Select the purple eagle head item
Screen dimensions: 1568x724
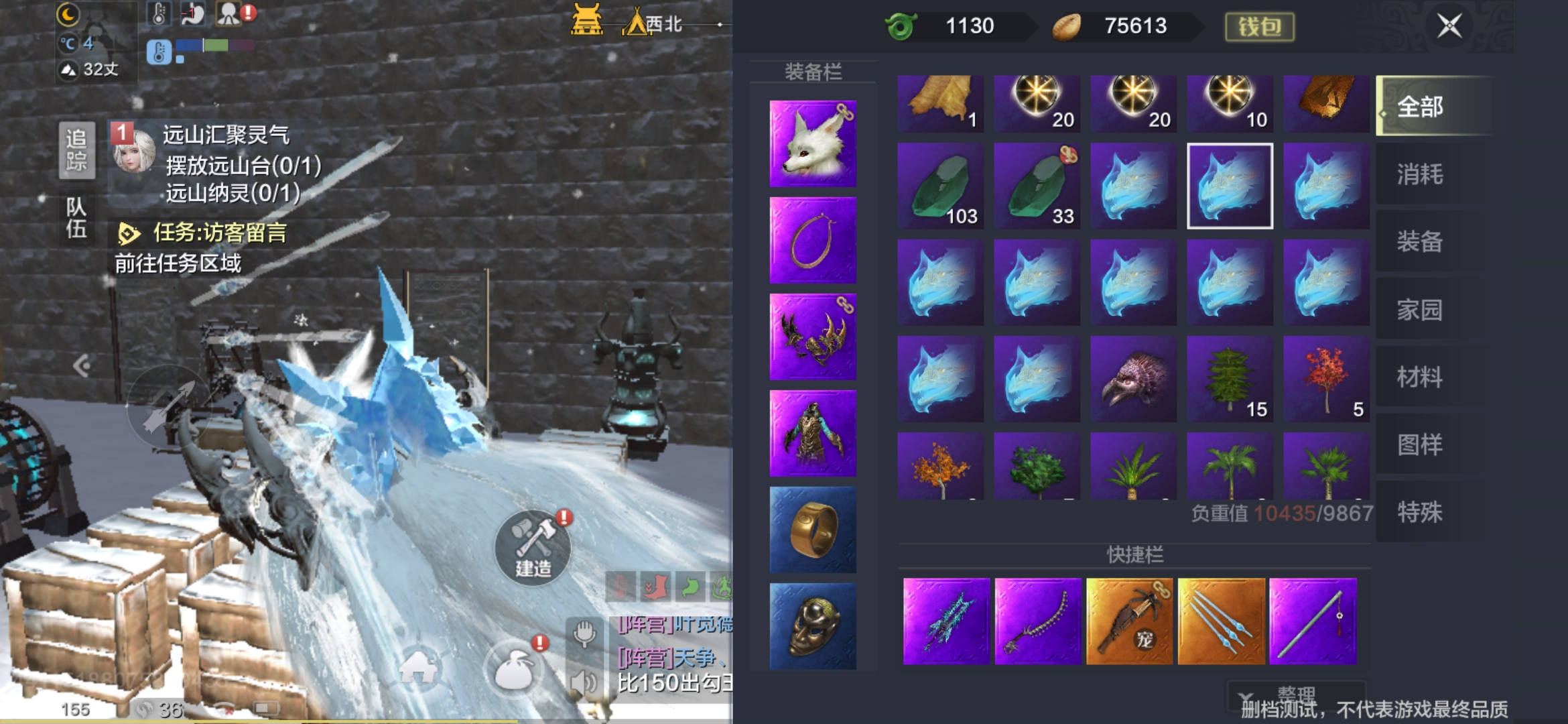tap(1133, 379)
